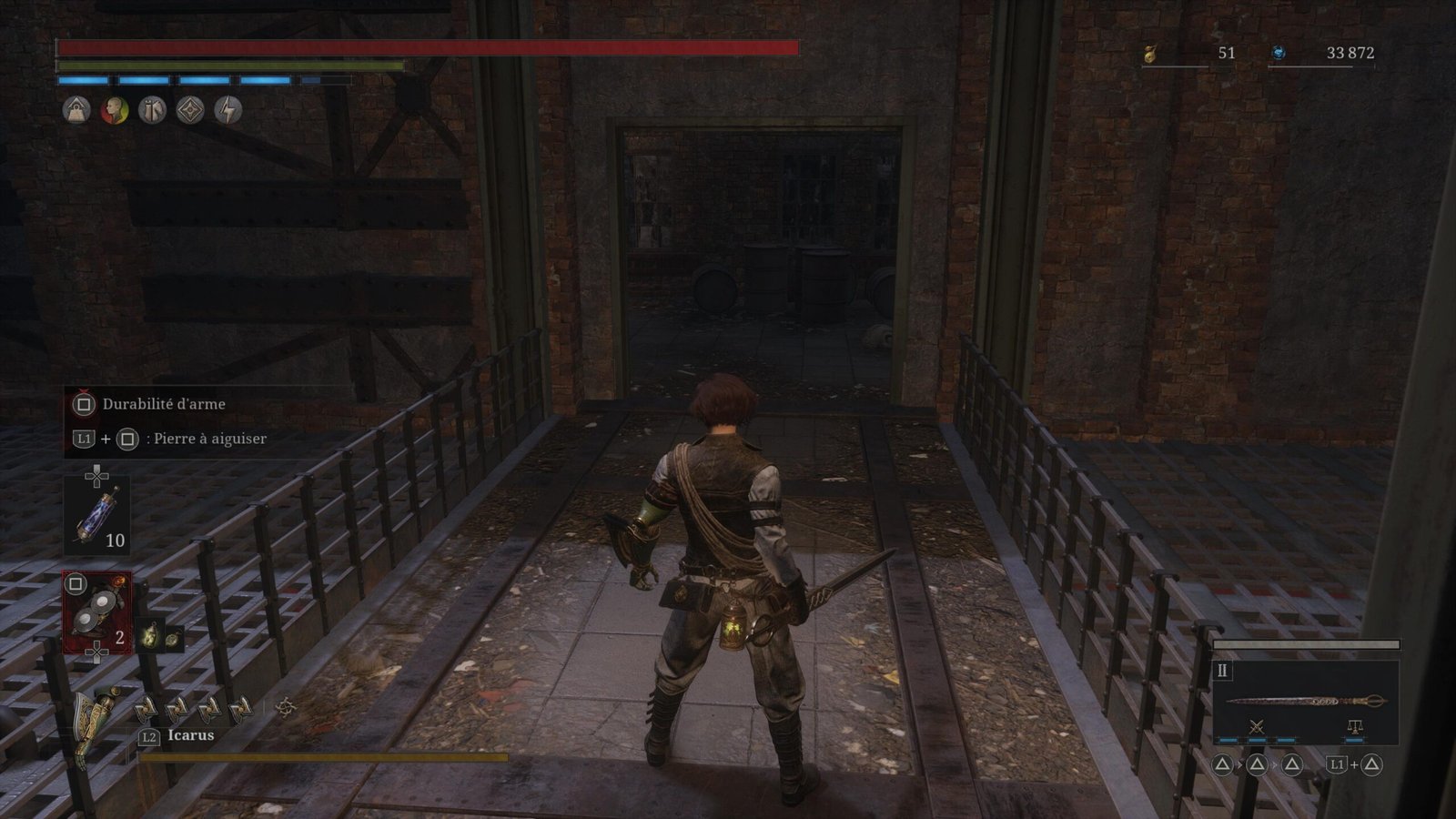Click the equipped sword weapon panel

(1305, 702)
